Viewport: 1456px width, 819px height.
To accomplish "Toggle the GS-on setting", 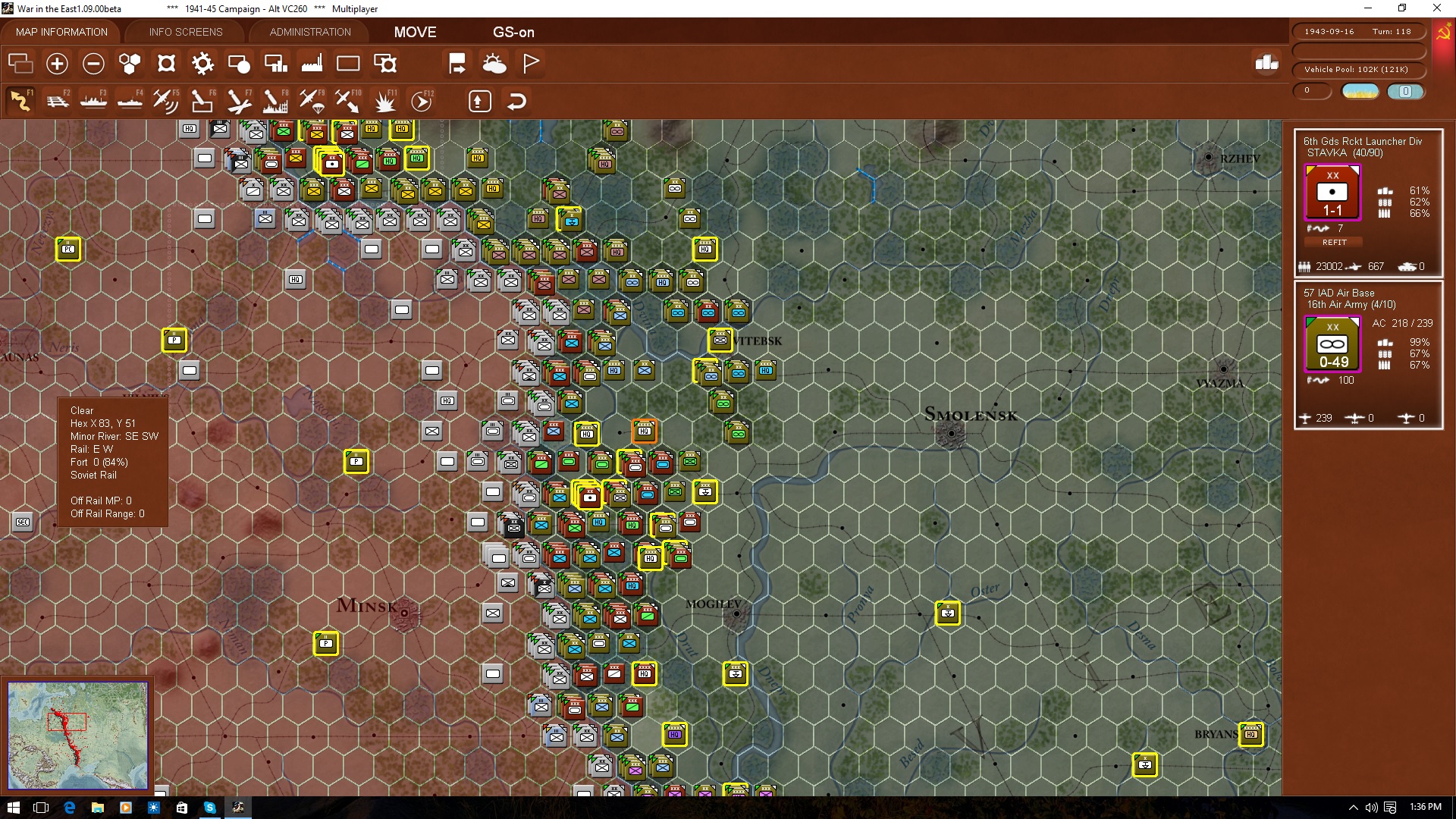I will pos(514,33).
